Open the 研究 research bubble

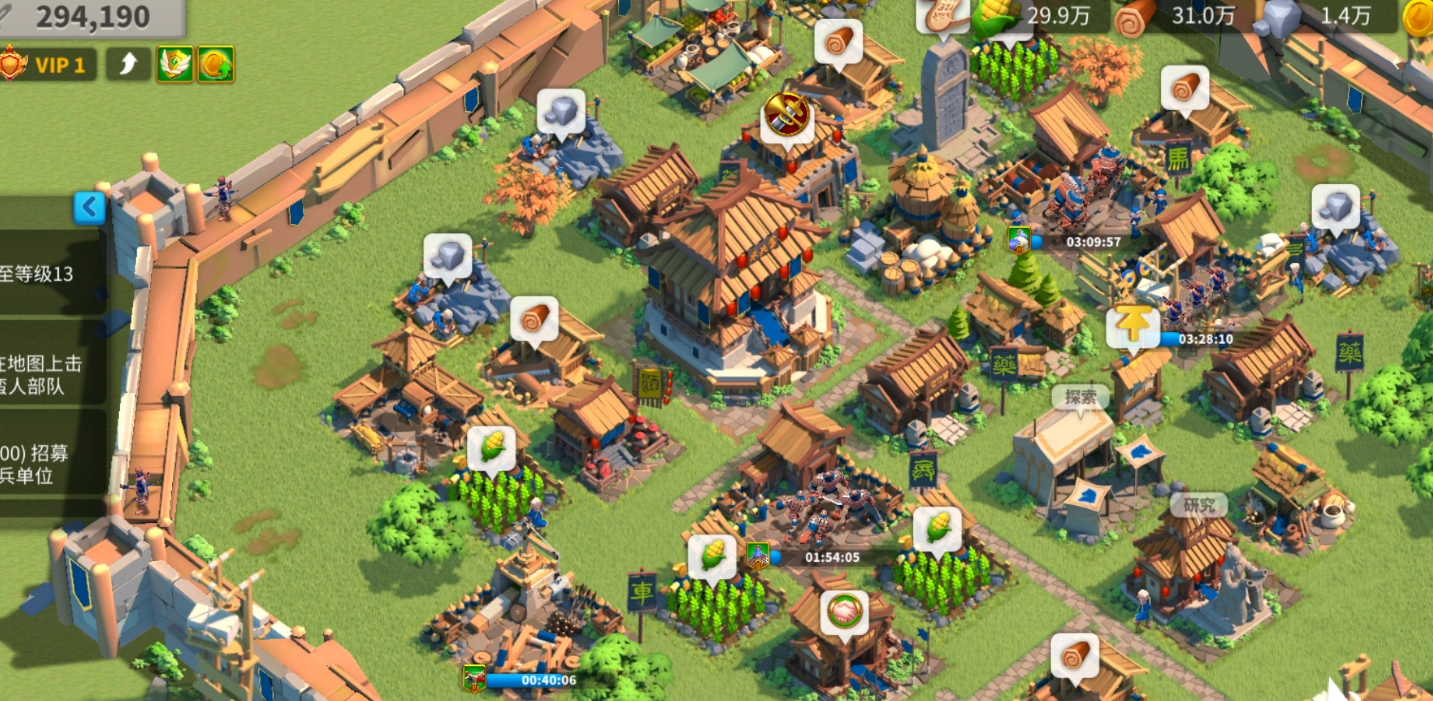click(1198, 505)
